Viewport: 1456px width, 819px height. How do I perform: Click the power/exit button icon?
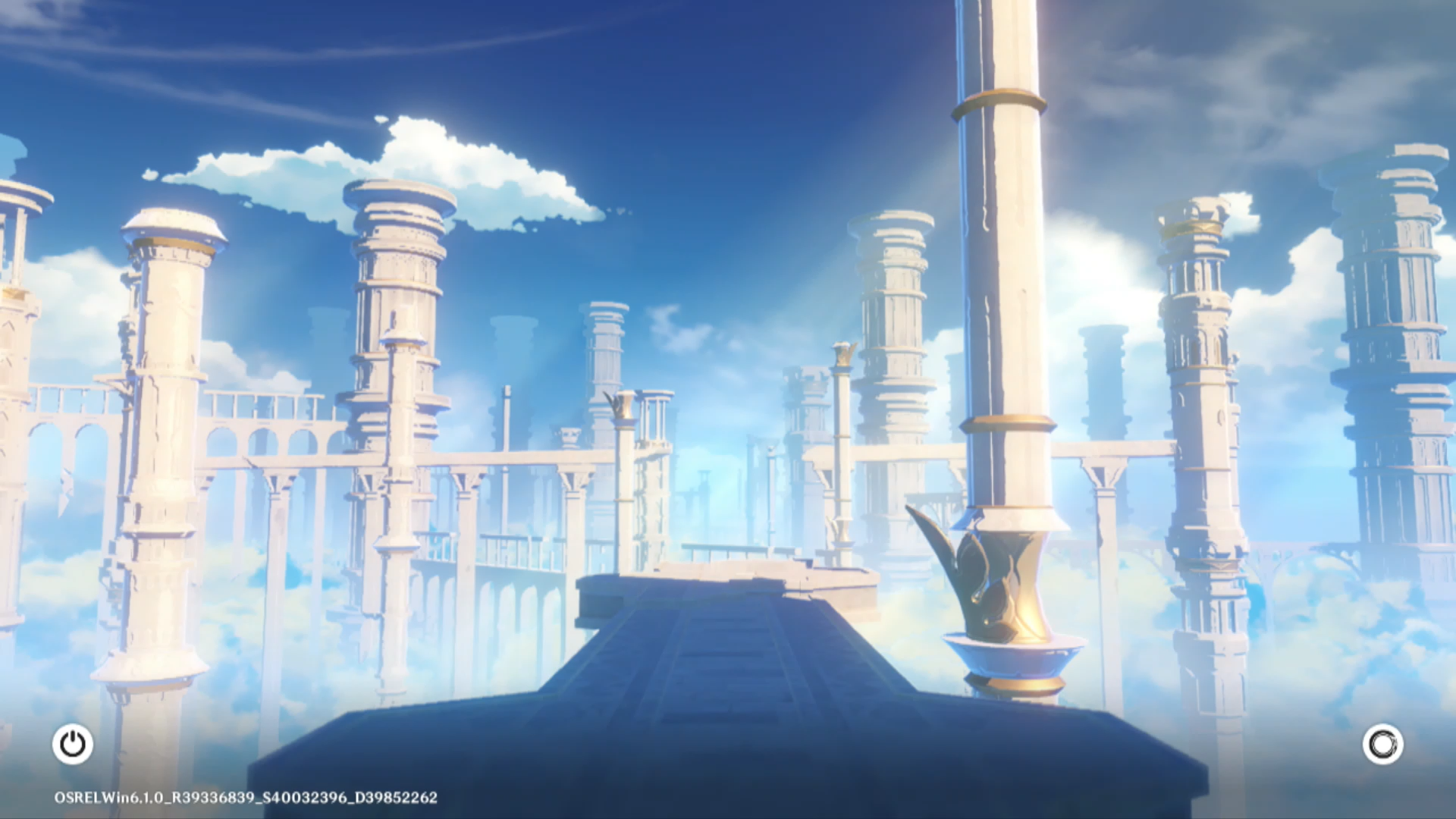(x=73, y=744)
